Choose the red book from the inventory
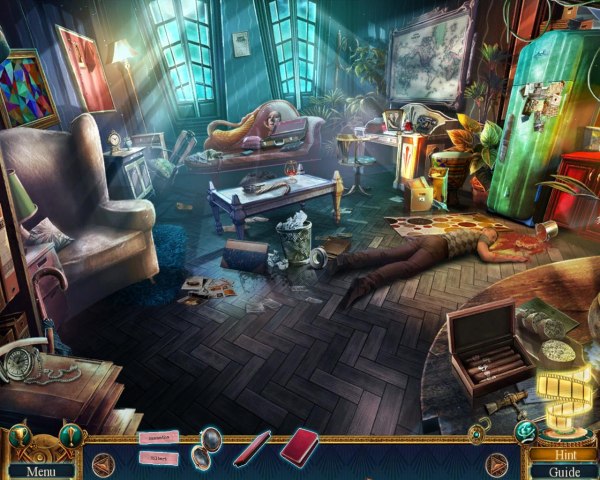Image resolution: width=600 pixels, height=480 pixels. (298, 445)
